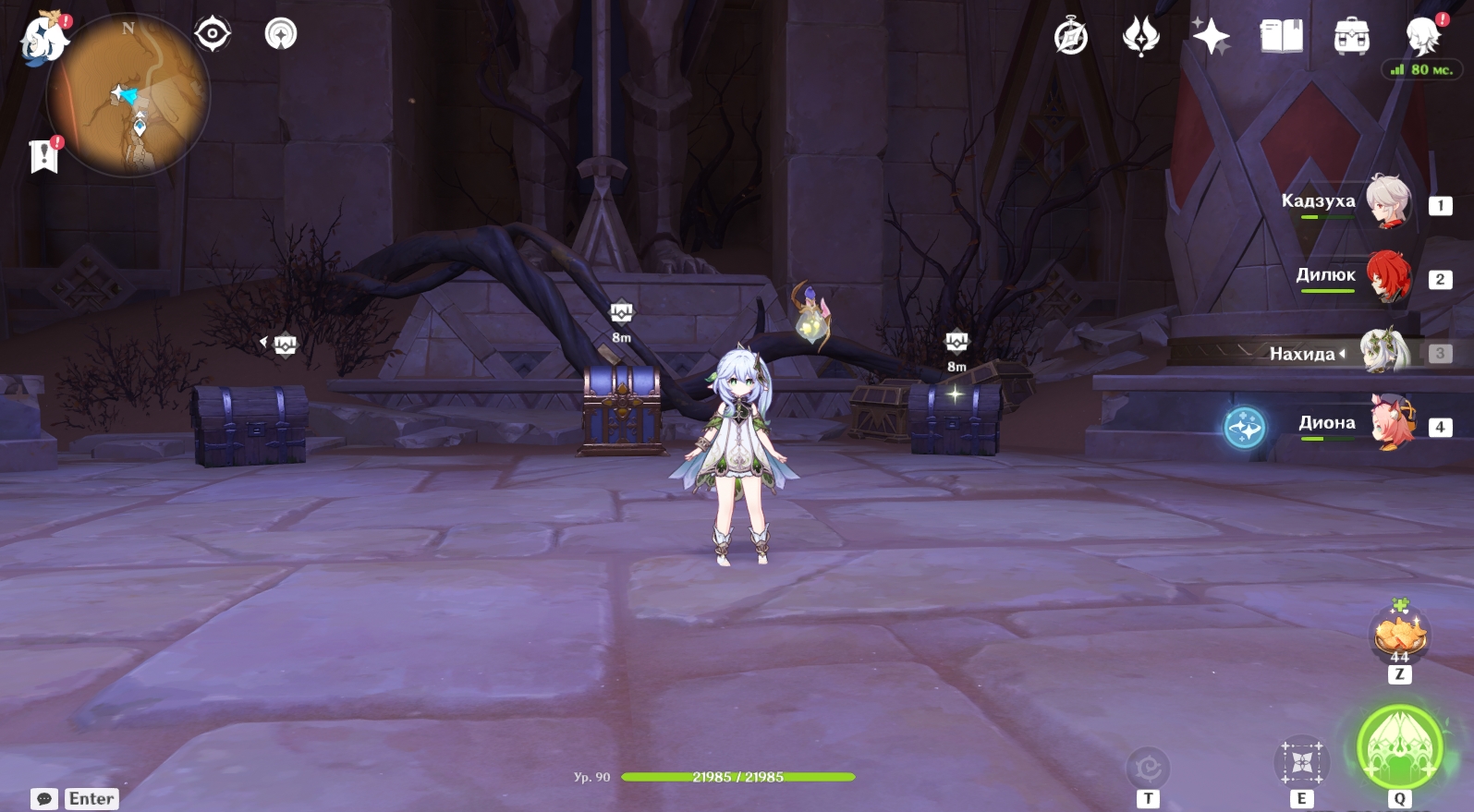The width and height of the screenshot is (1474, 812).
Task: Switch to party member Дилюк
Action: click(1388, 275)
